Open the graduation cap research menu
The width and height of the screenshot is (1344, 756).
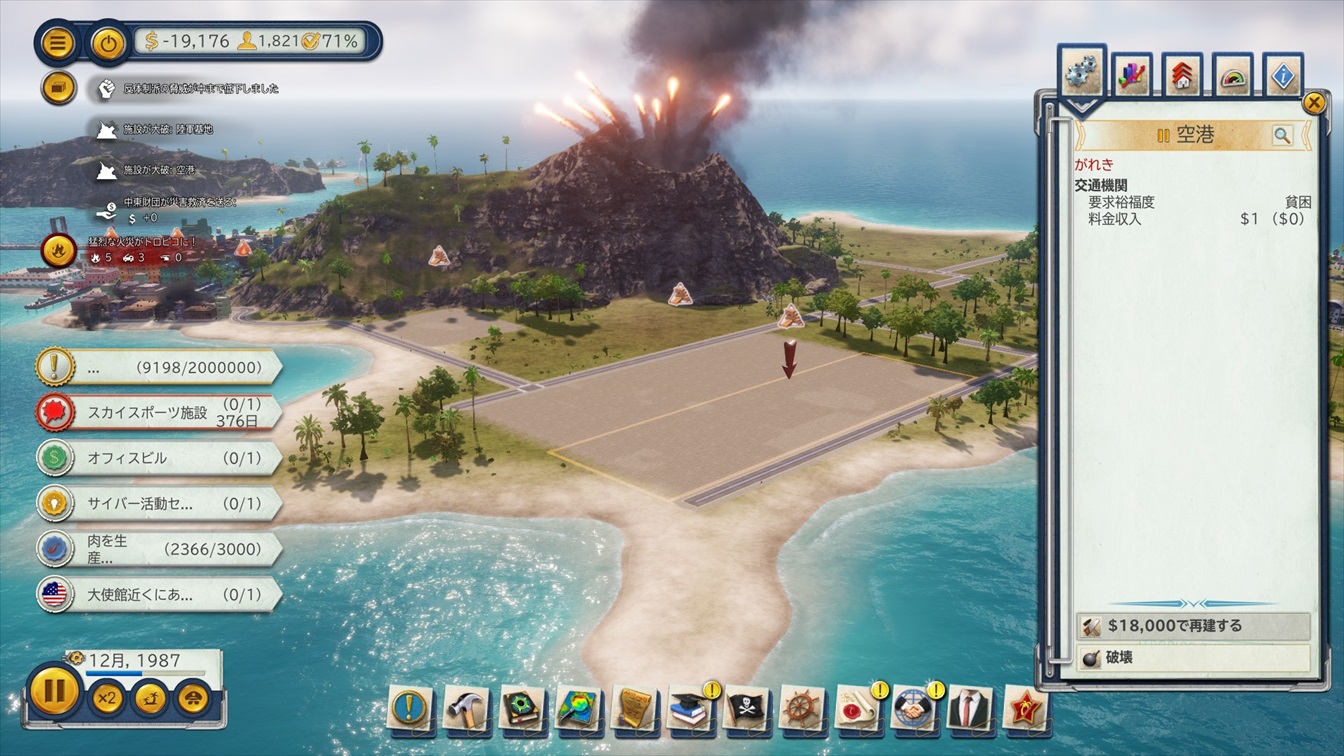point(689,706)
